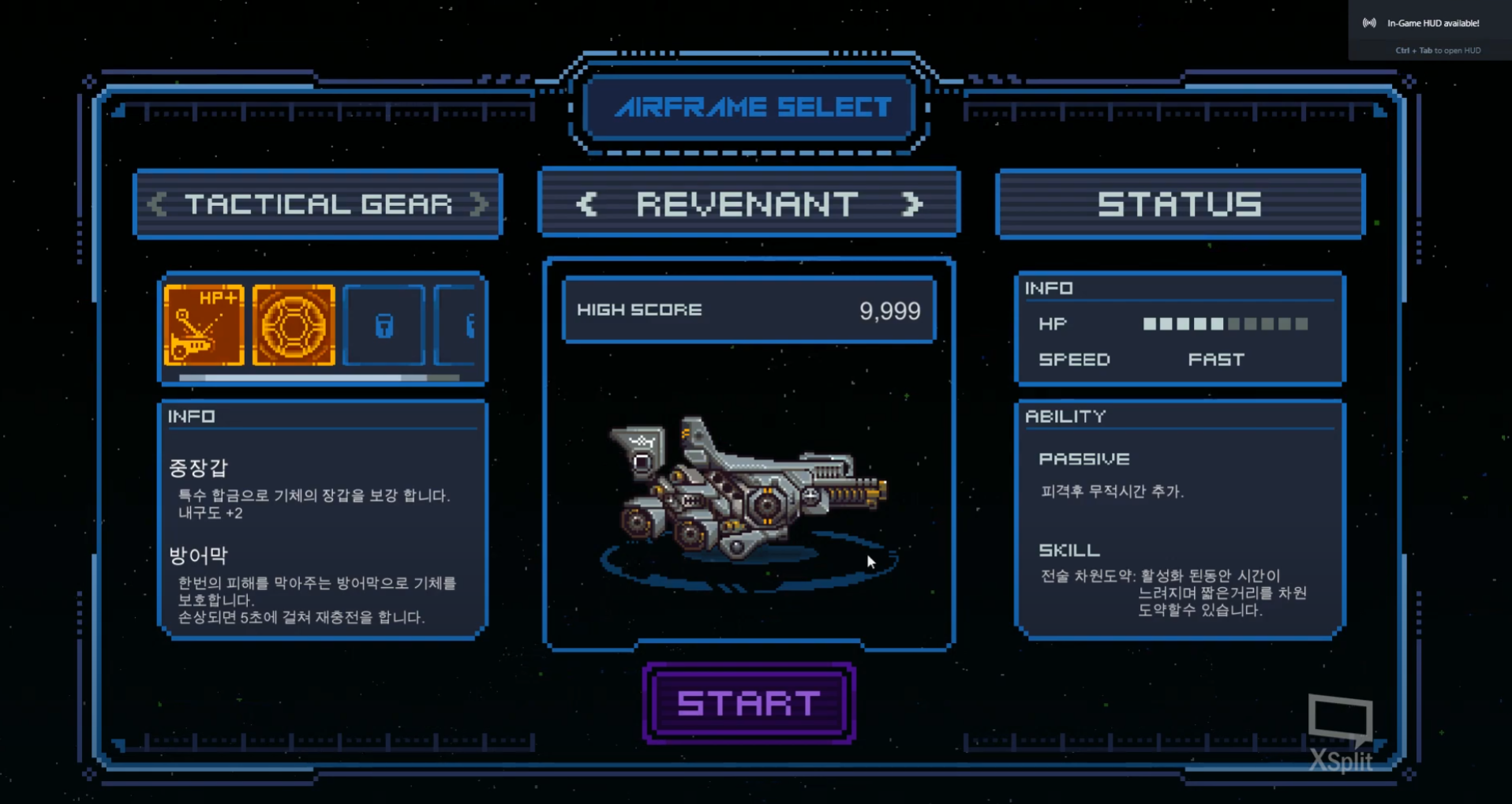Switch to the next airframe after Revenant

pos(911,205)
